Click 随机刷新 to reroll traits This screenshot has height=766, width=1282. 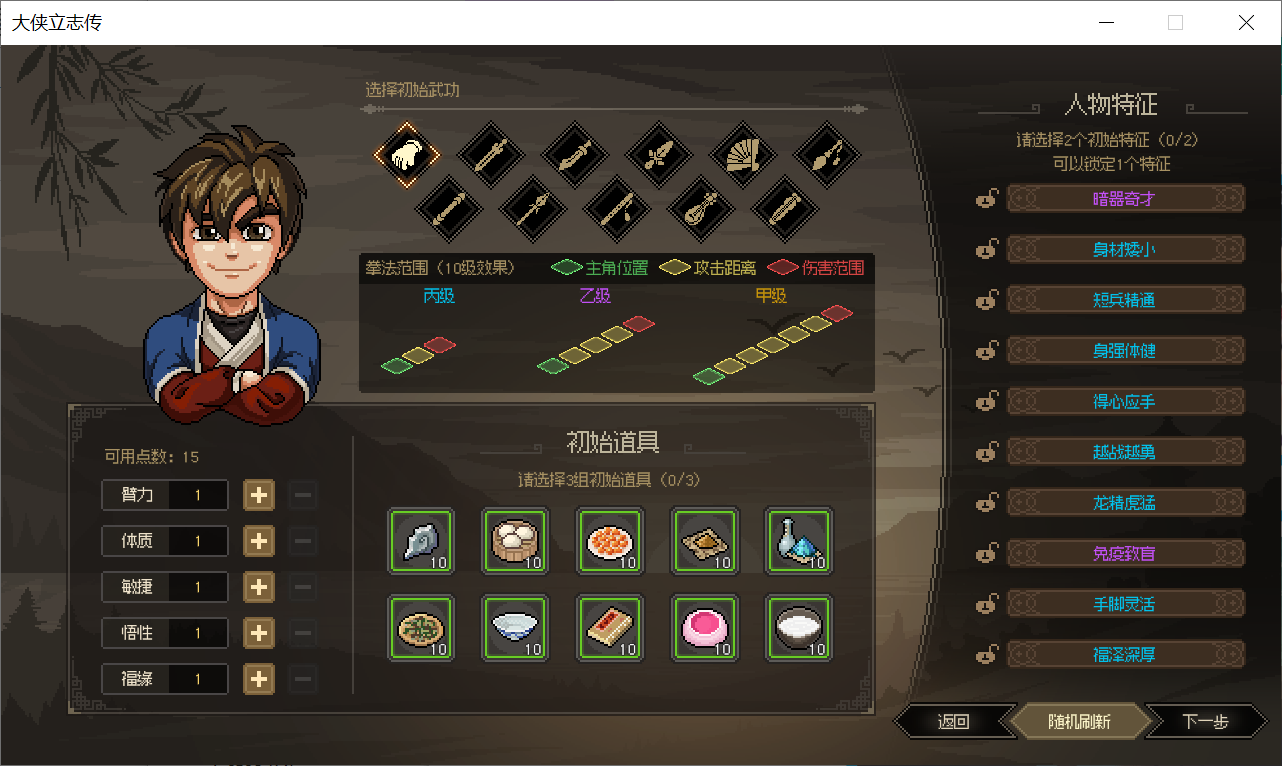click(1078, 721)
